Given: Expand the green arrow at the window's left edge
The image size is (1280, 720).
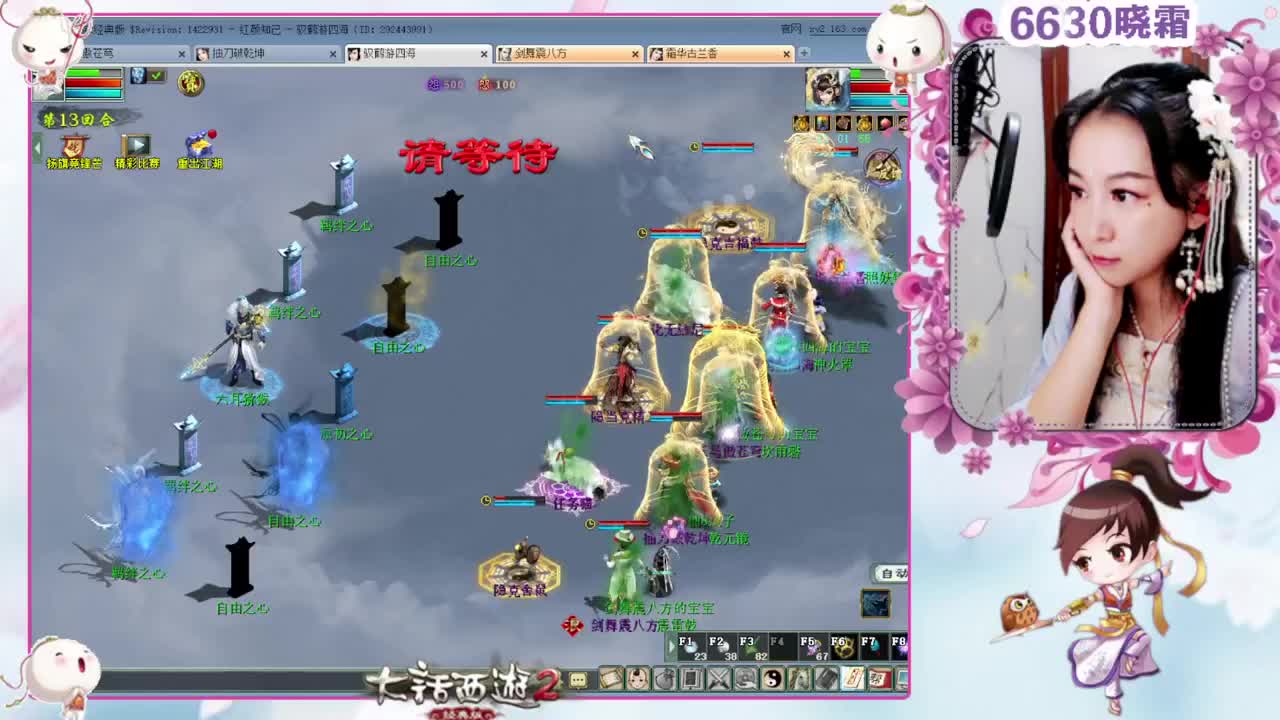Looking at the screenshot, I should coord(37,147).
